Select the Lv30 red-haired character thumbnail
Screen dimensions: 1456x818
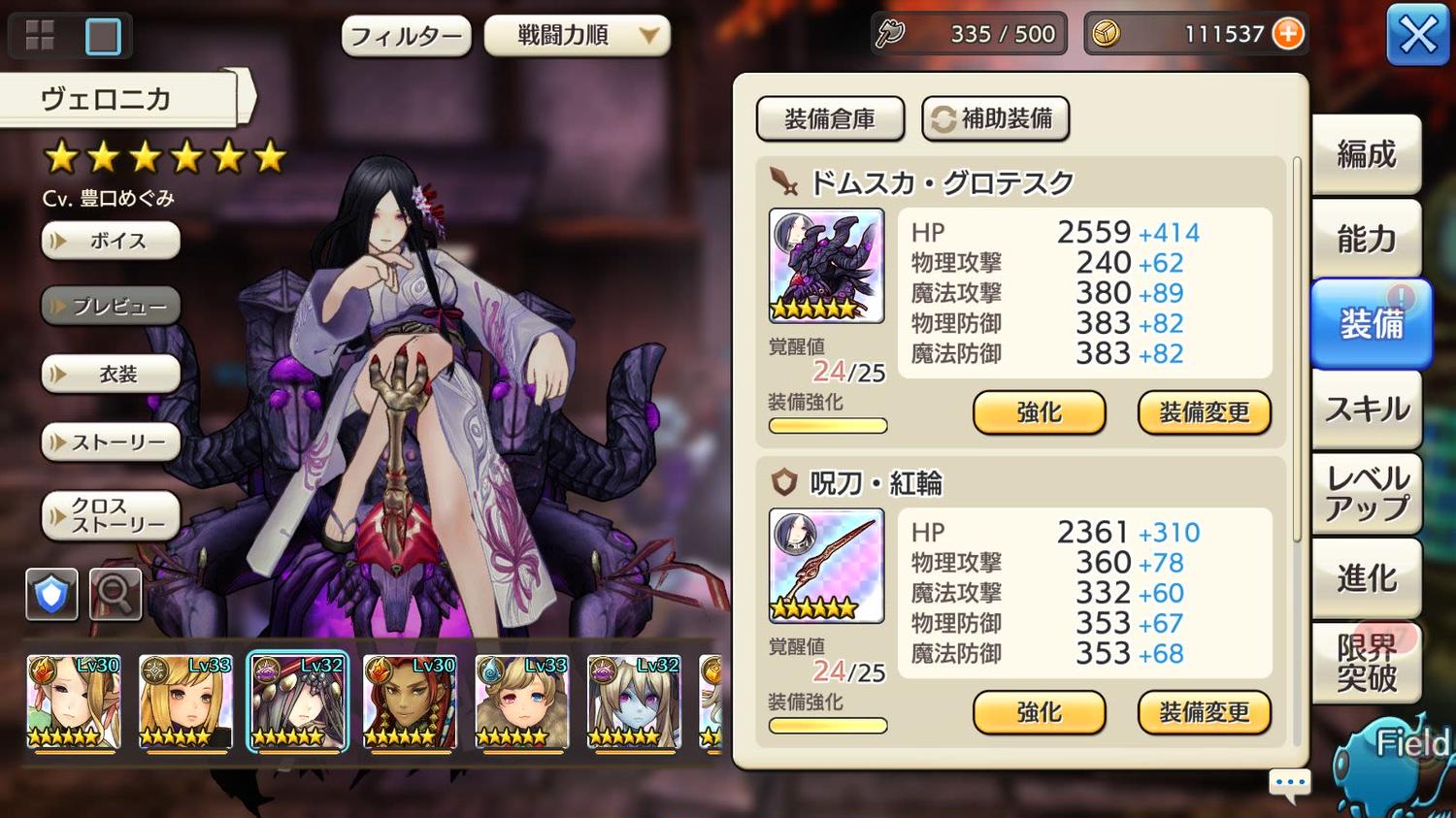coord(409,701)
